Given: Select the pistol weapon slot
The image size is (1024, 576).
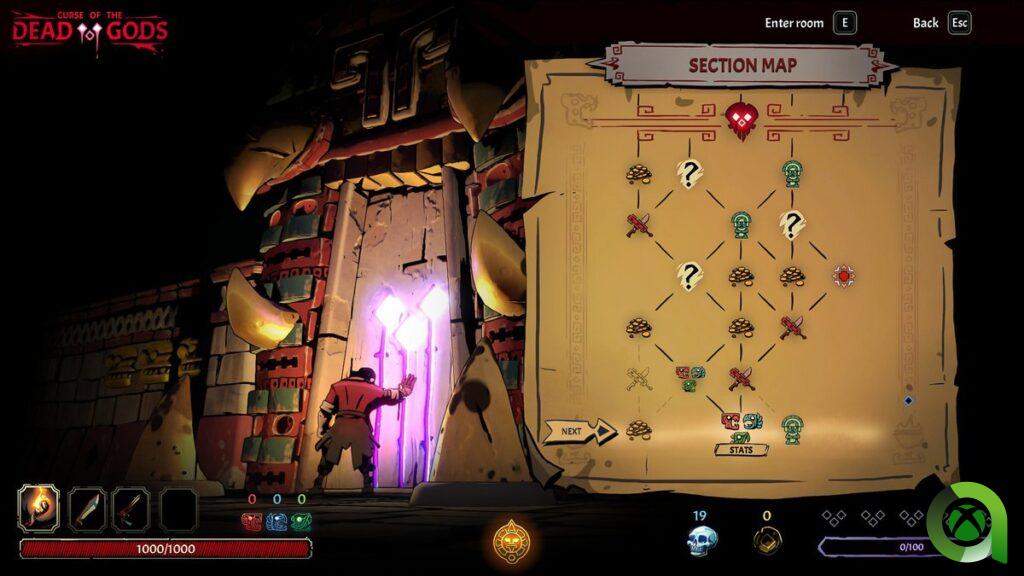Looking at the screenshot, I should [x=131, y=509].
